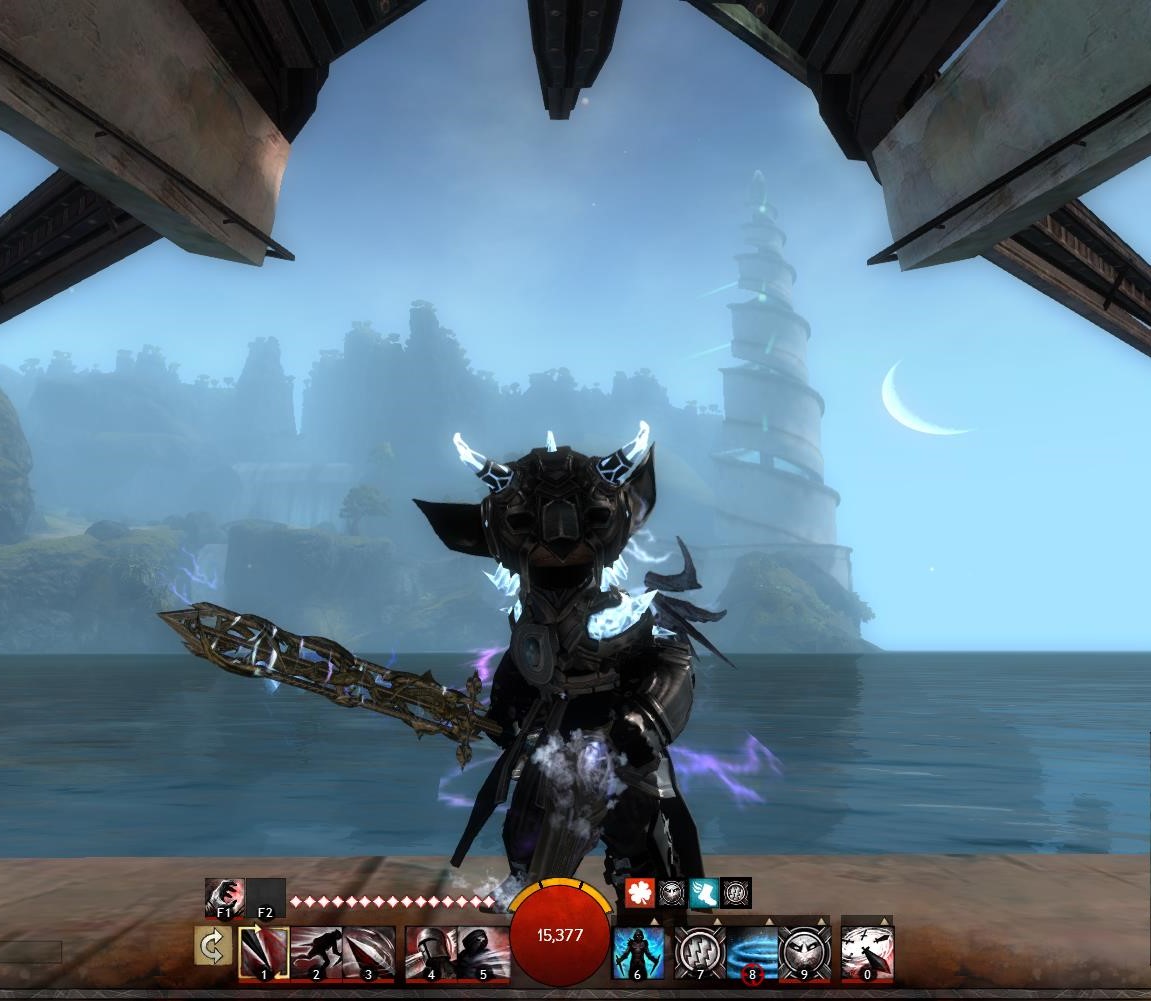The image size is (1151, 1001).
Task: Activate the blue hooded healing skill 6
Action: coord(637,952)
